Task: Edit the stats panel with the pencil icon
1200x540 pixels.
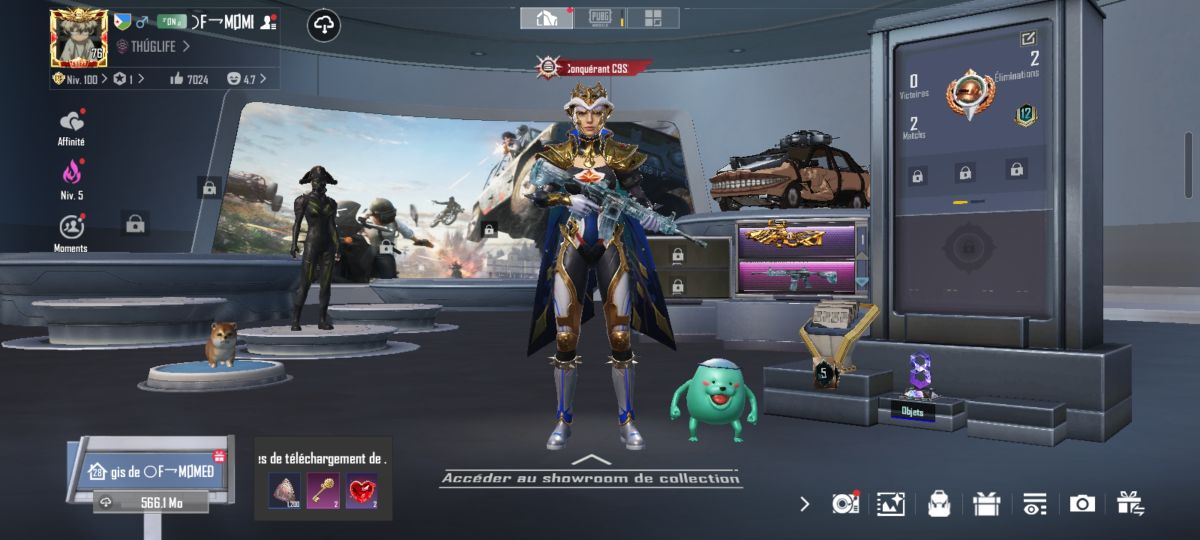Action: pyautogui.click(x=1028, y=38)
